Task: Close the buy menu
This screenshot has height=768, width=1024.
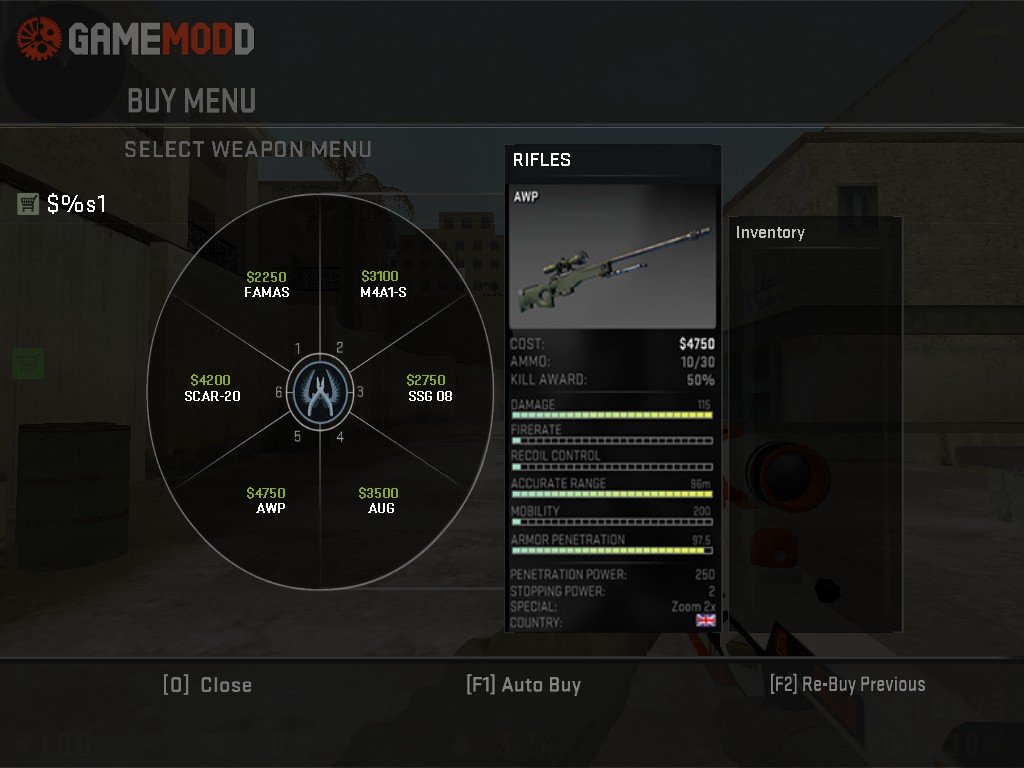Action: [x=208, y=685]
